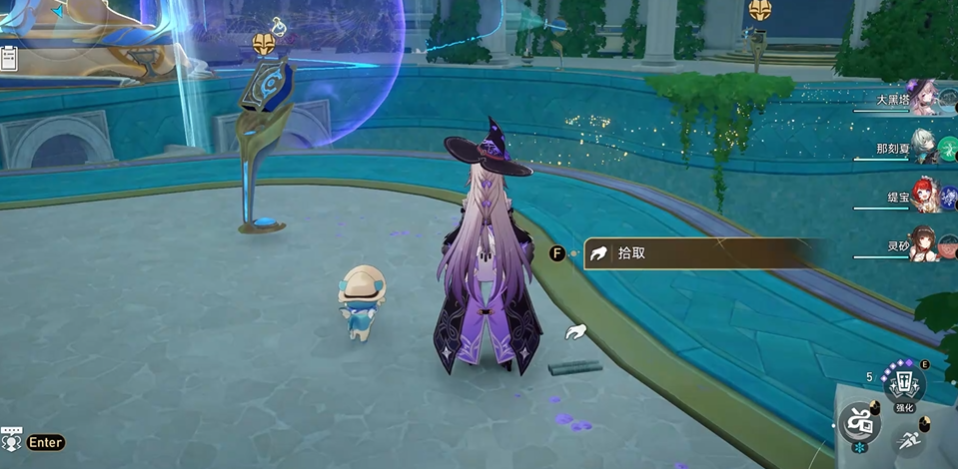Switch to party member 灵砂

923,243
